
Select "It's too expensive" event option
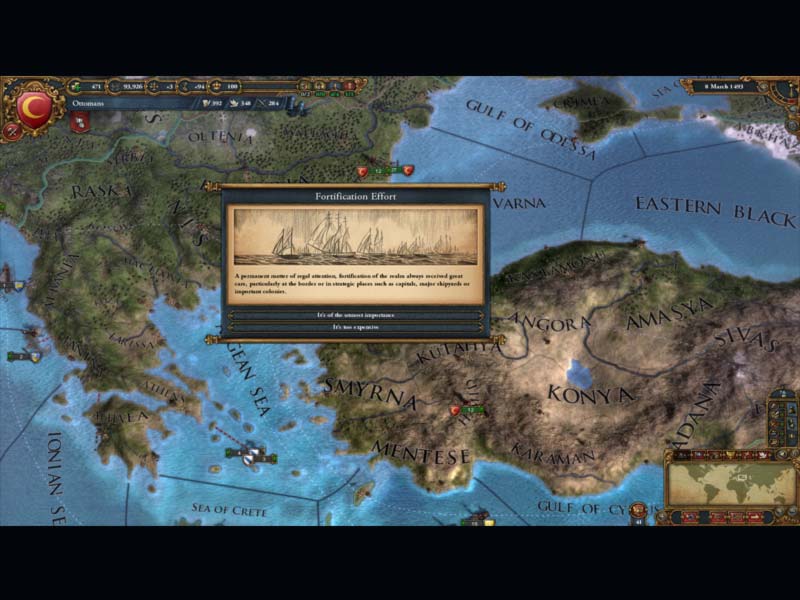click(x=356, y=327)
